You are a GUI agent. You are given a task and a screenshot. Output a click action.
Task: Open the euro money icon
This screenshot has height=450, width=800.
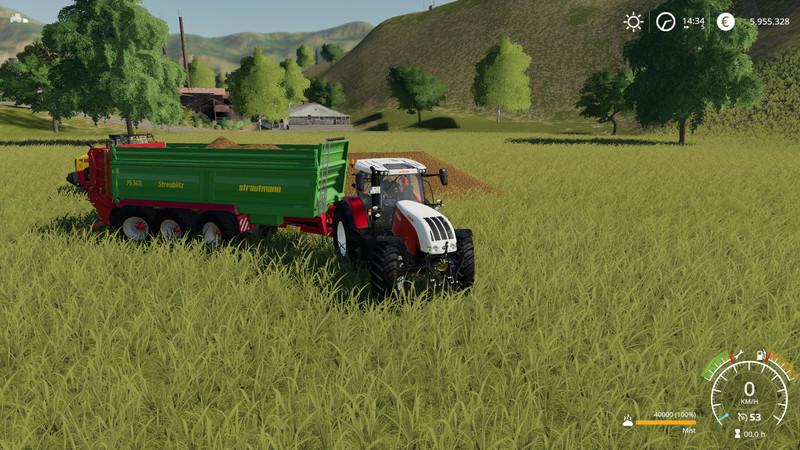[x=725, y=21]
